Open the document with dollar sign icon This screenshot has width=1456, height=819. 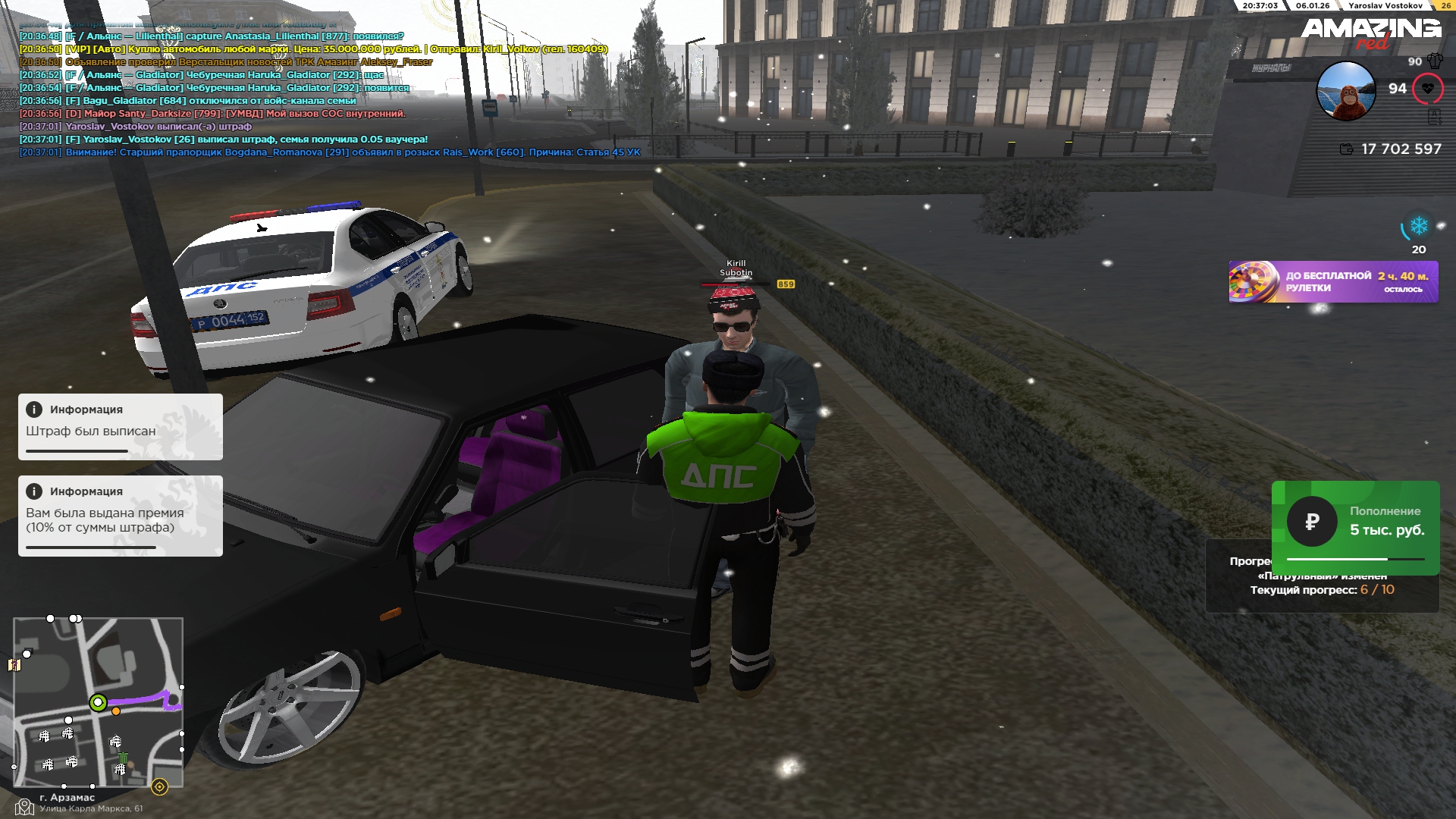tap(1434, 117)
